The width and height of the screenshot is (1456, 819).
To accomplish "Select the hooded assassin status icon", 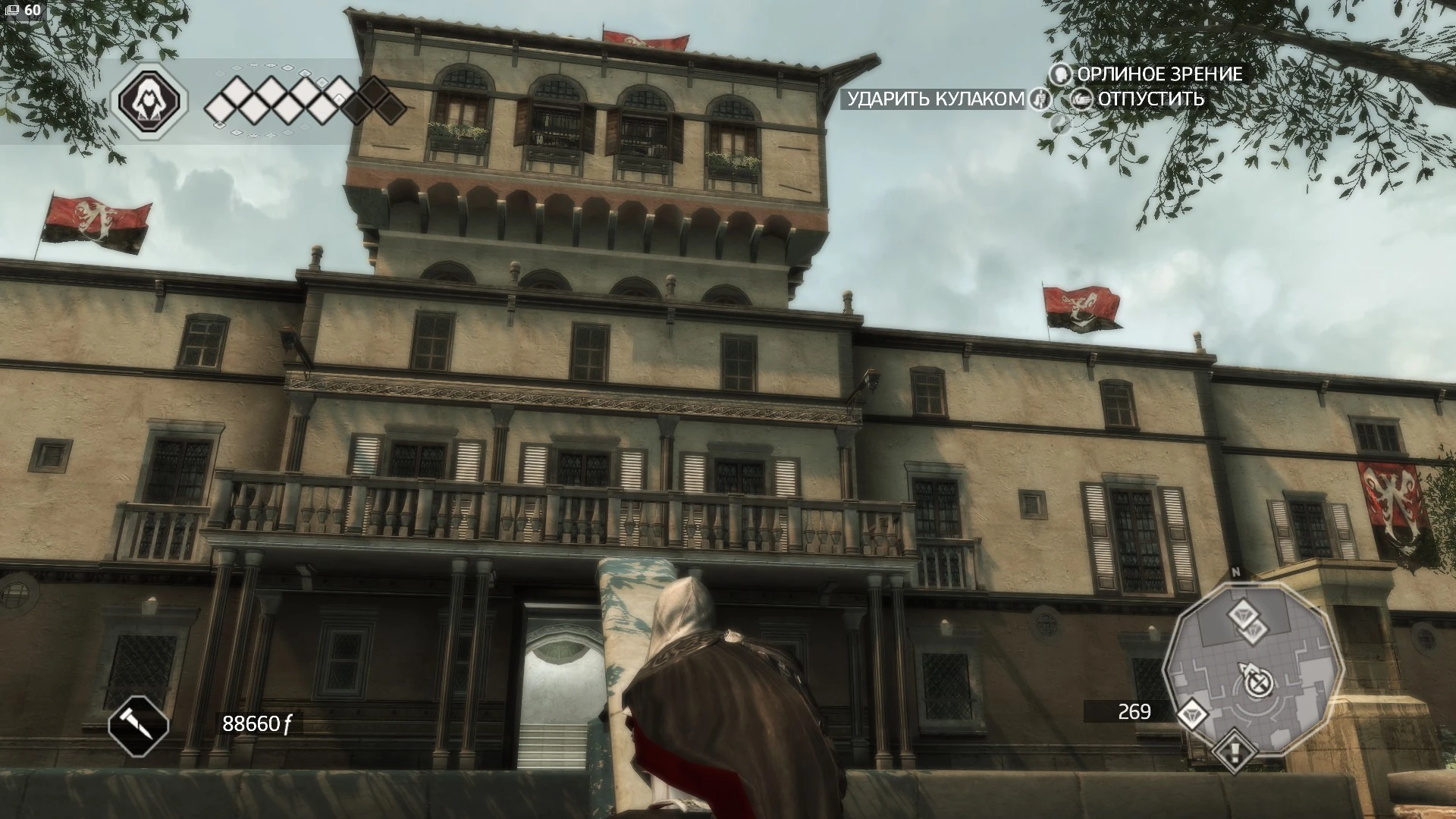I will coord(149,100).
